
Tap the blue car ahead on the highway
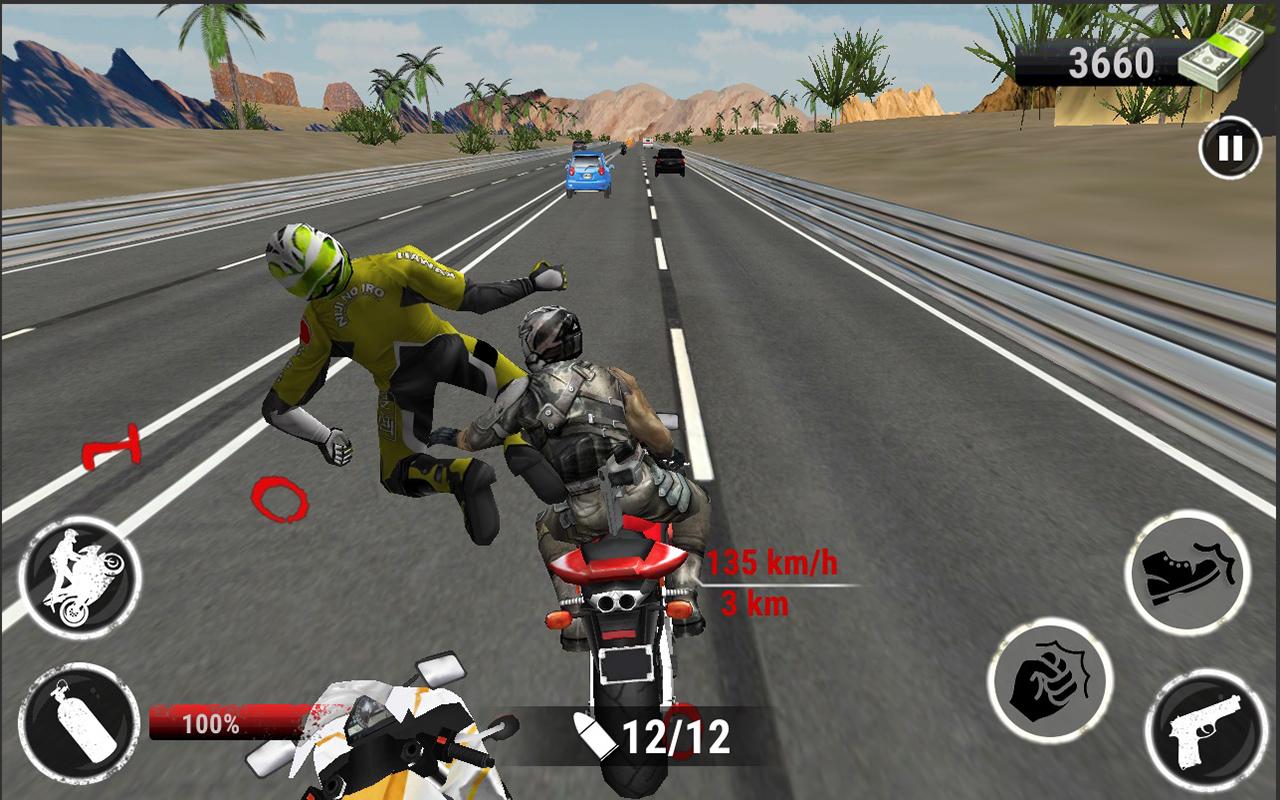(x=589, y=170)
